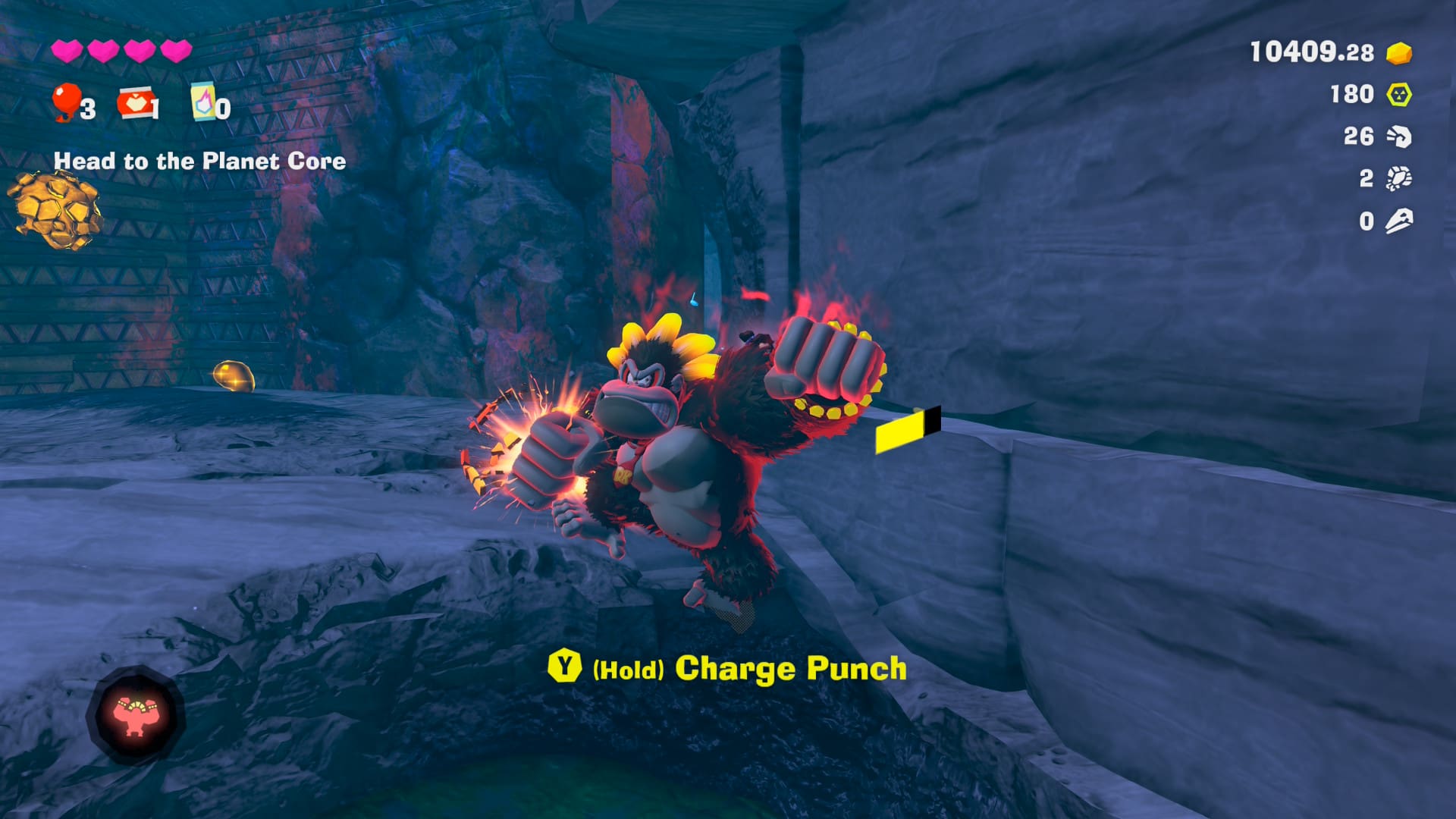The image size is (1456, 819).
Task: Click the golden rock chunk objective icon
Action: 55,210
